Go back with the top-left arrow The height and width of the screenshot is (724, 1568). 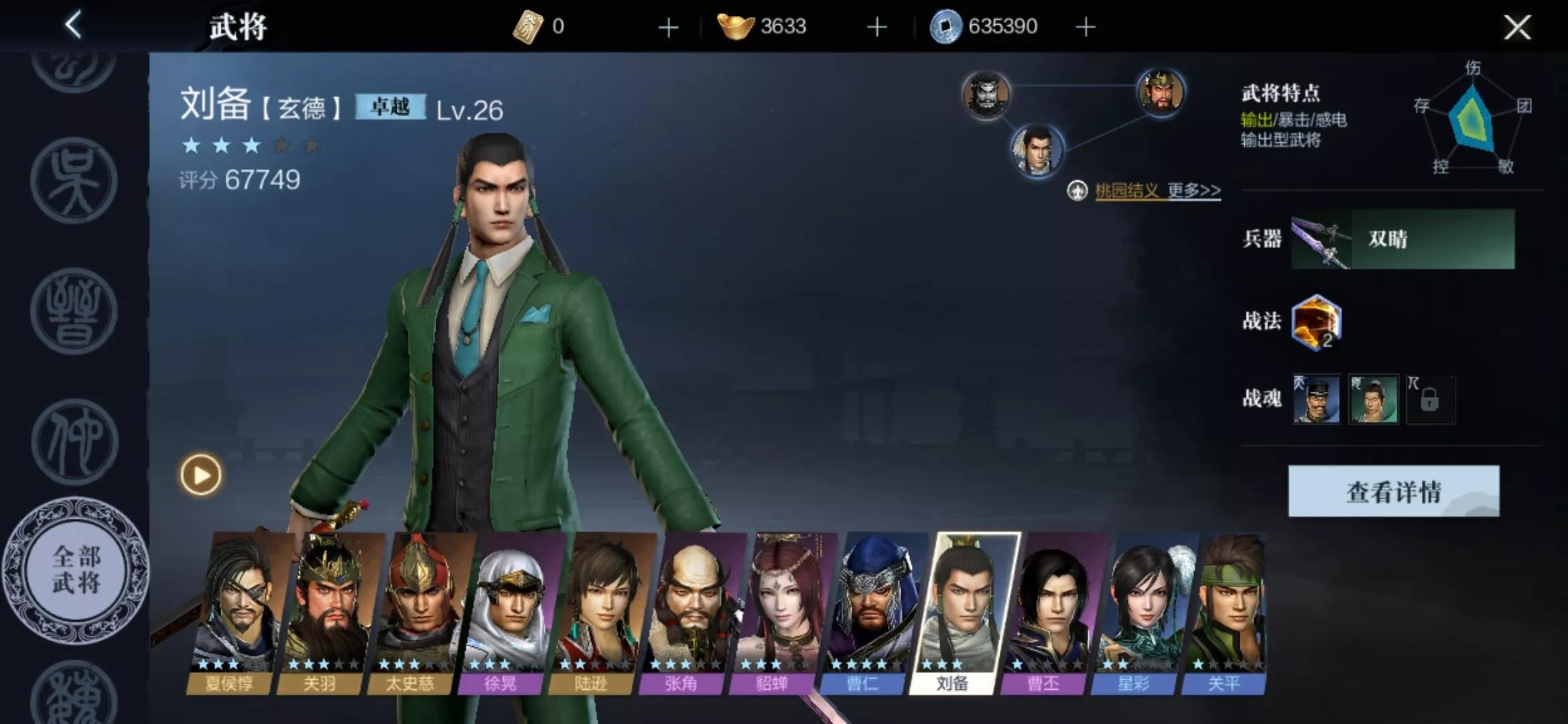tap(74, 25)
